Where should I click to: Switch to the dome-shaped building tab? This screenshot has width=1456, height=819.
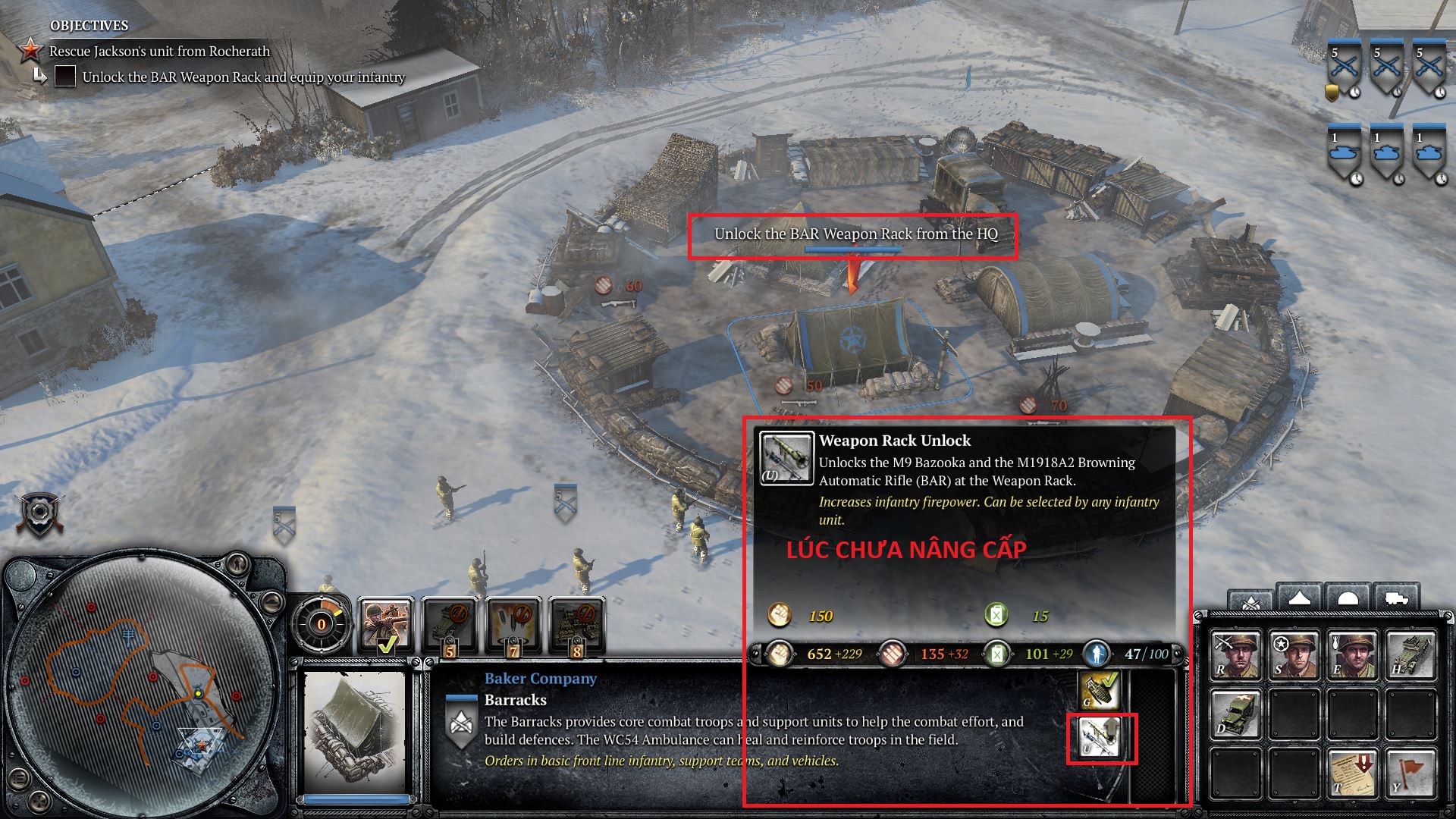(x=1347, y=598)
